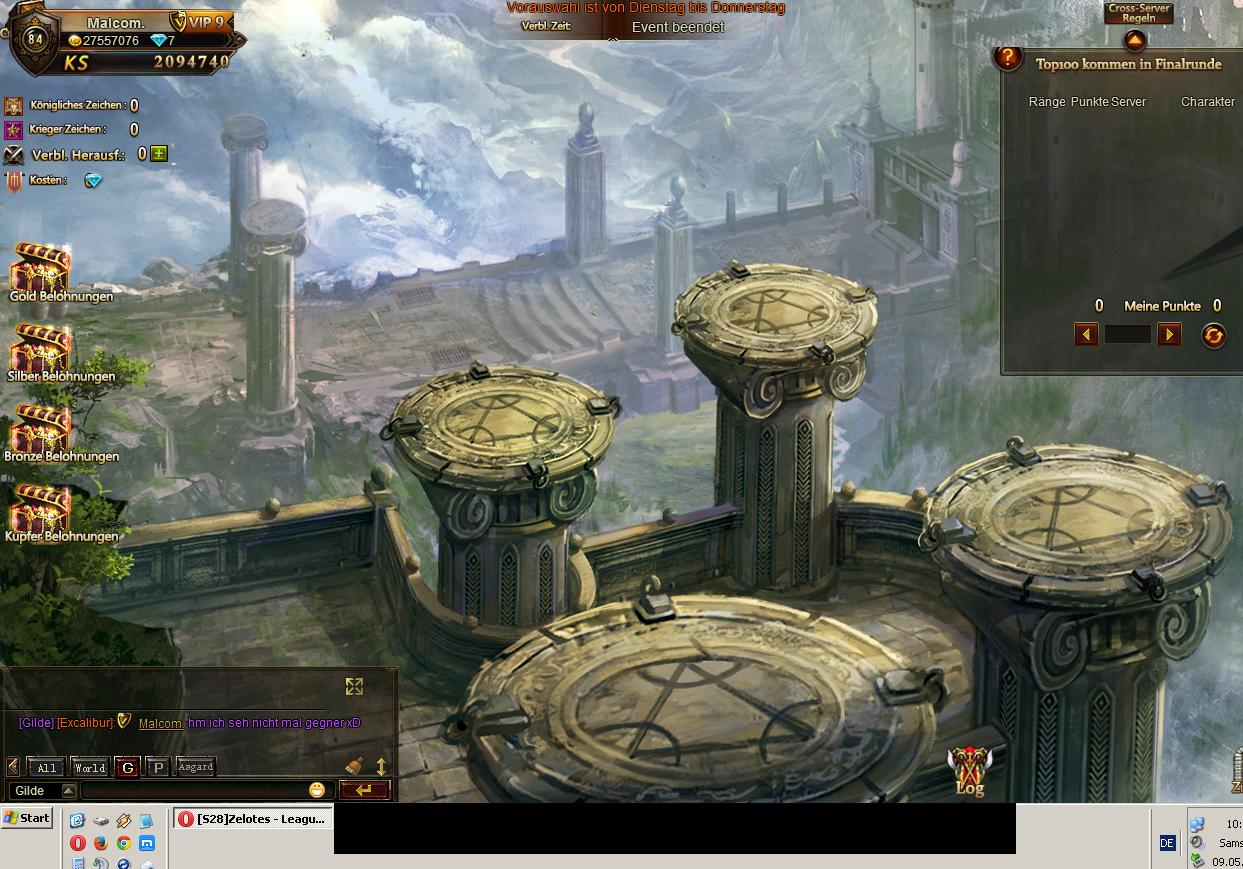Open the chat emoji picker
The width and height of the screenshot is (1243, 869).
(x=317, y=790)
